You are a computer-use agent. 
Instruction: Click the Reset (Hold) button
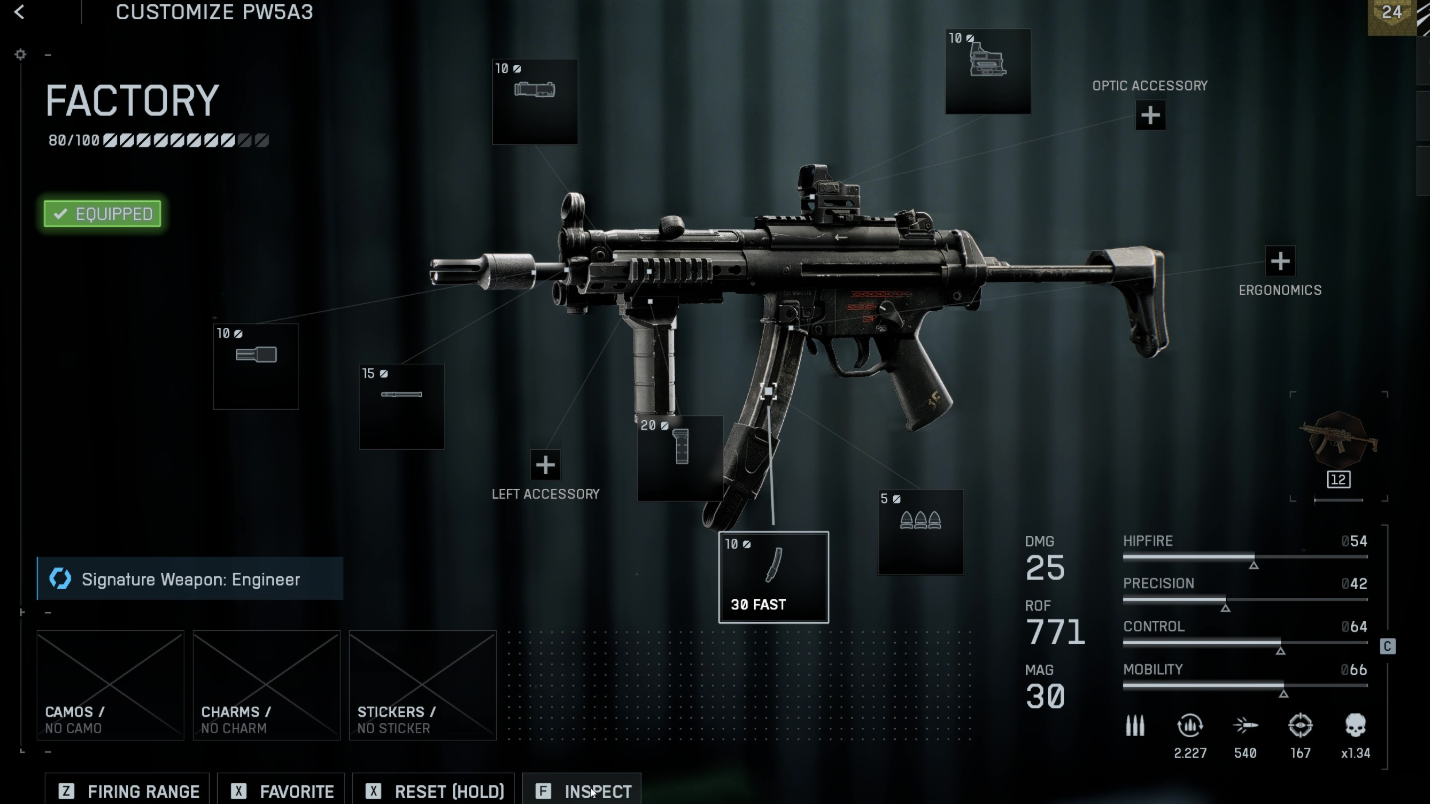(x=435, y=790)
